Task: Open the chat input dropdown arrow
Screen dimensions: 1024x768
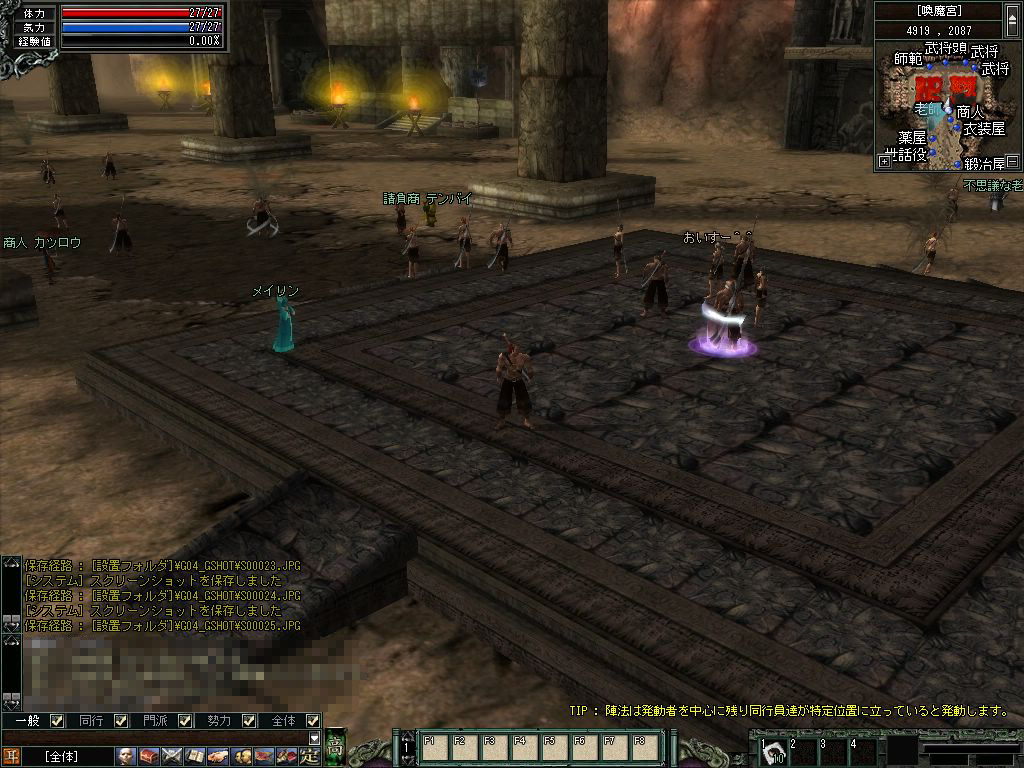Action: point(314,738)
